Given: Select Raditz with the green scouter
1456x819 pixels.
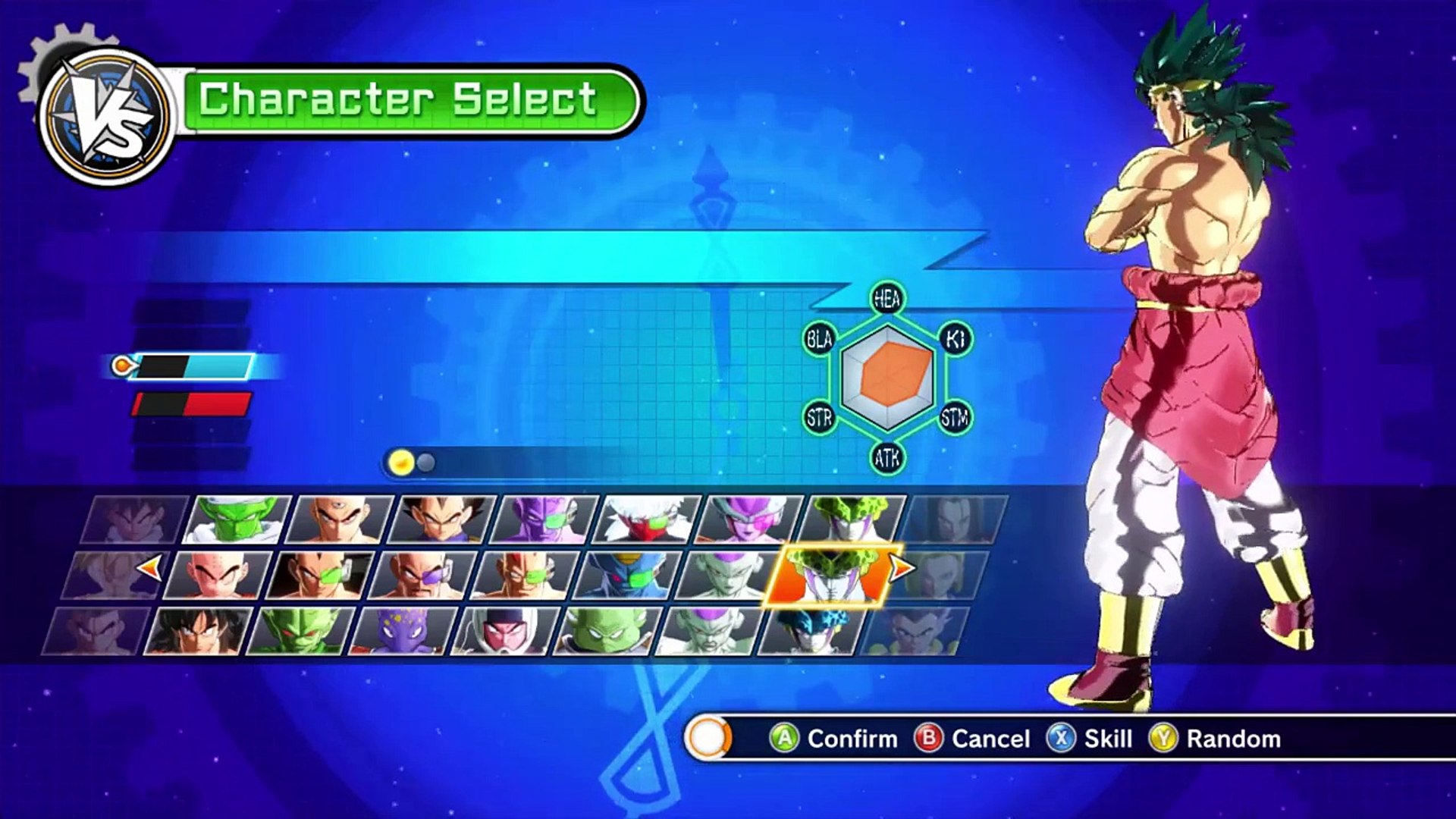Looking at the screenshot, I should click(x=320, y=576).
